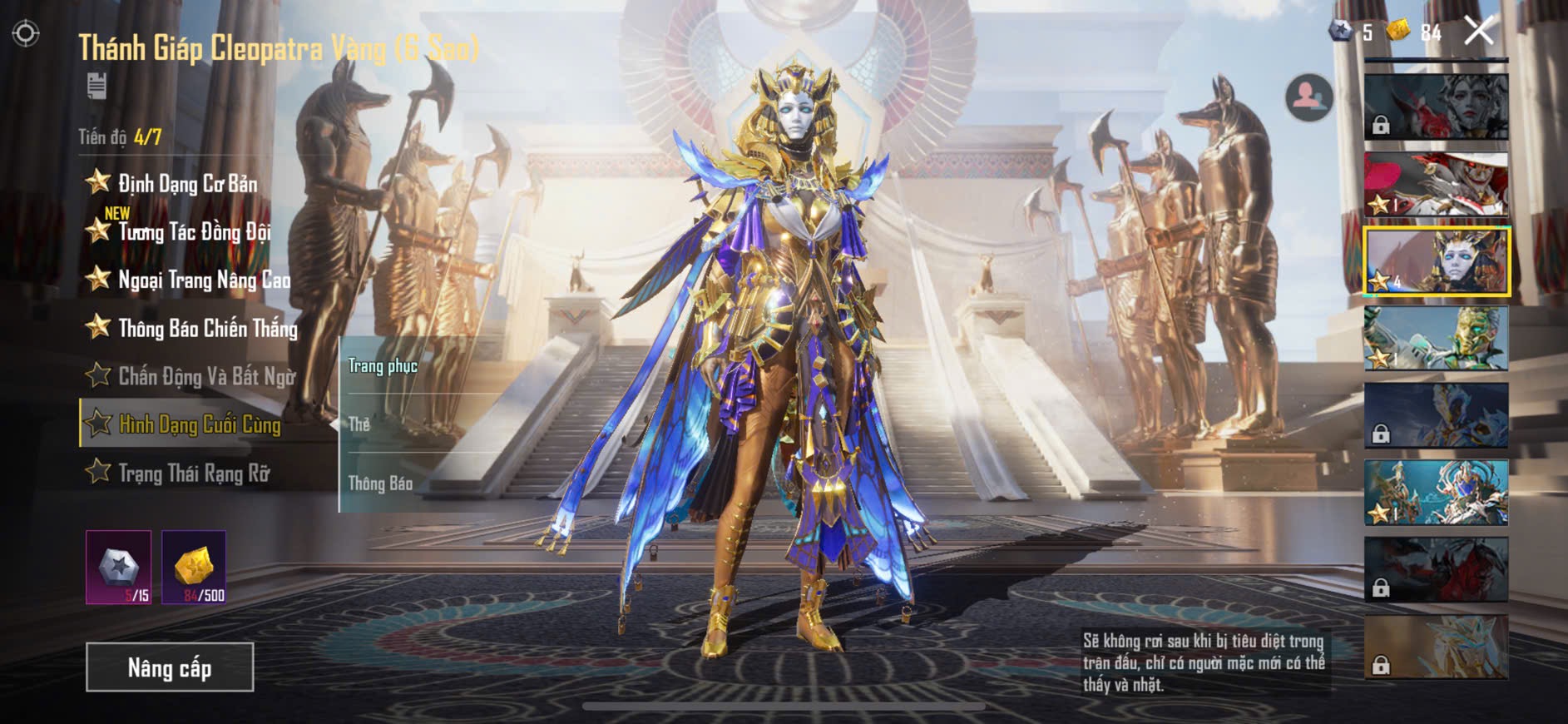Choose Trạng Thái Rạng Rỡ level
This screenshot has width=1568, height=724.
[x=193, y=473]
